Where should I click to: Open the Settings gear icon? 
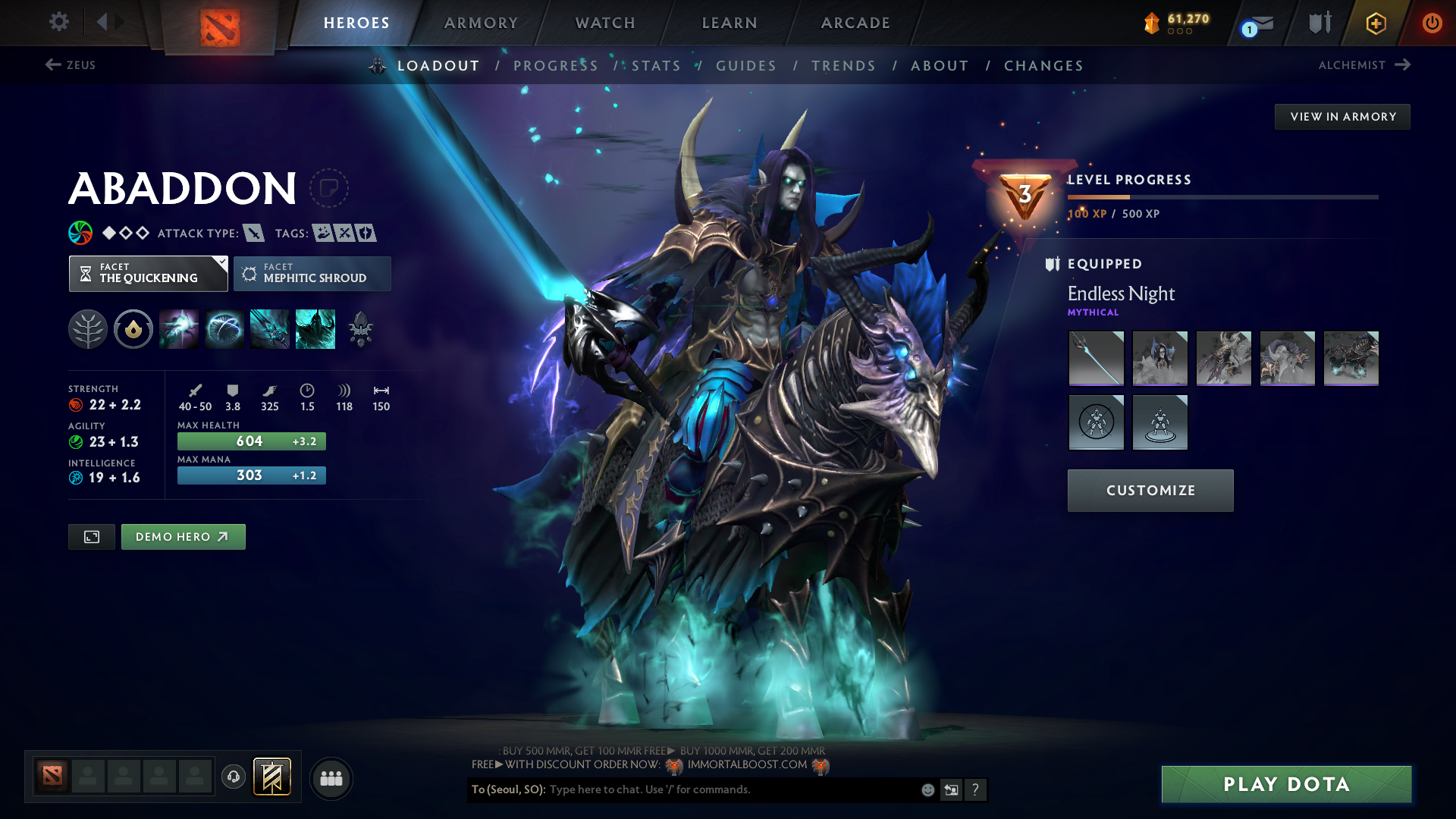point(58,22)
